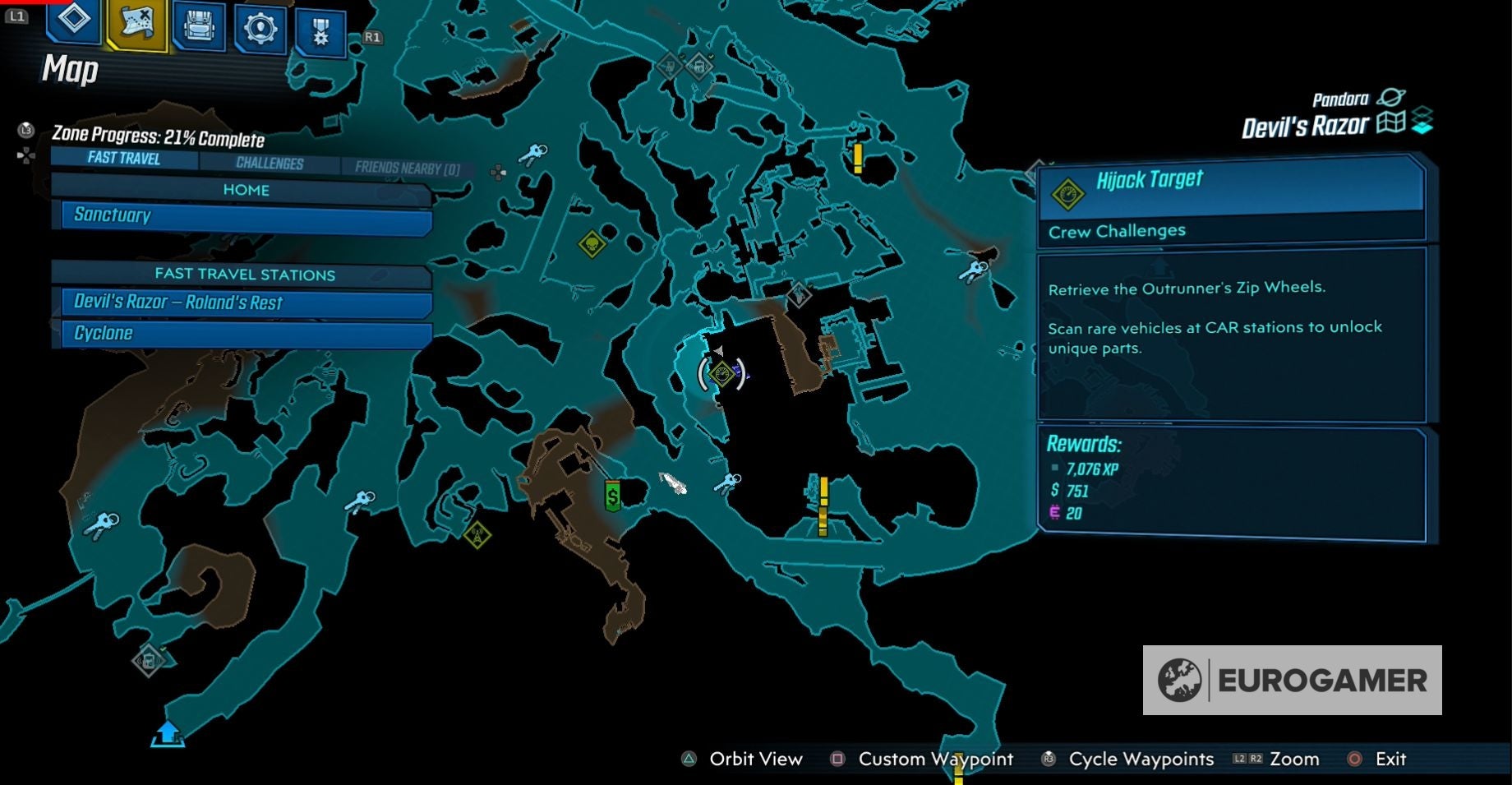Select Sanctuary fast travel destination
The image size is (1512, 785).
coord(245,216)
